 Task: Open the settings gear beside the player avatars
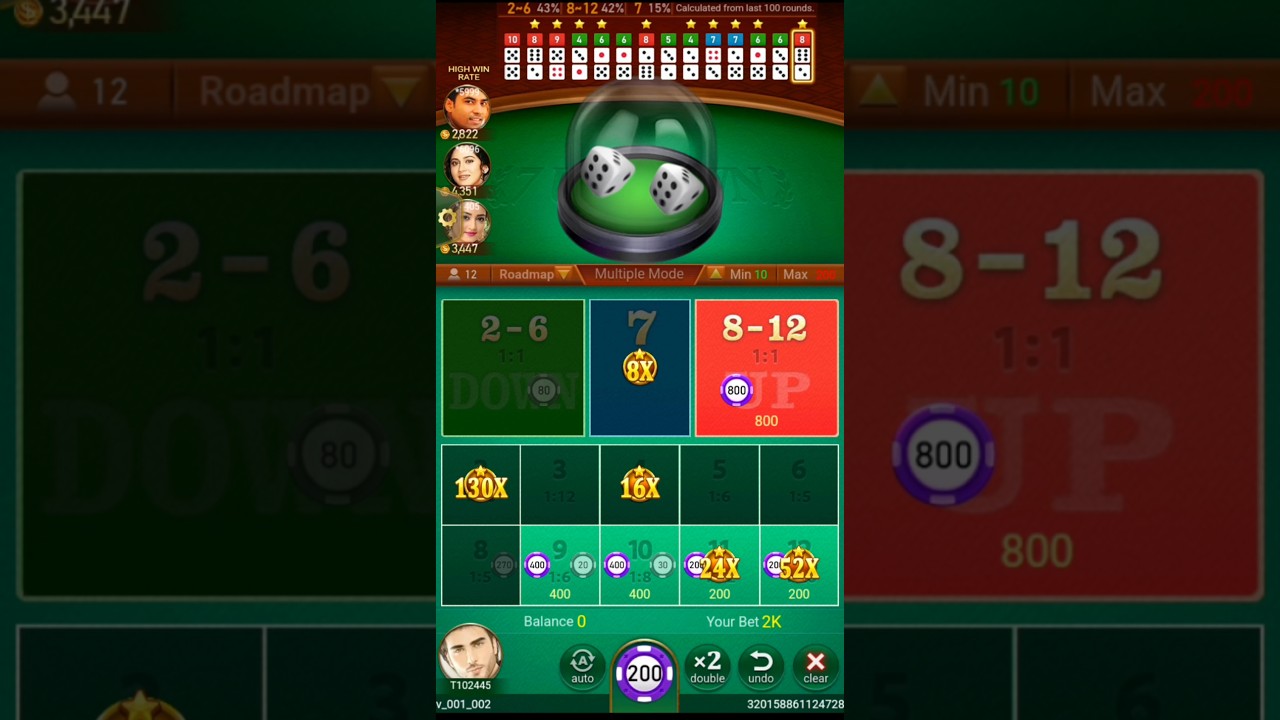pyautogui.click(x=445, y=217)
